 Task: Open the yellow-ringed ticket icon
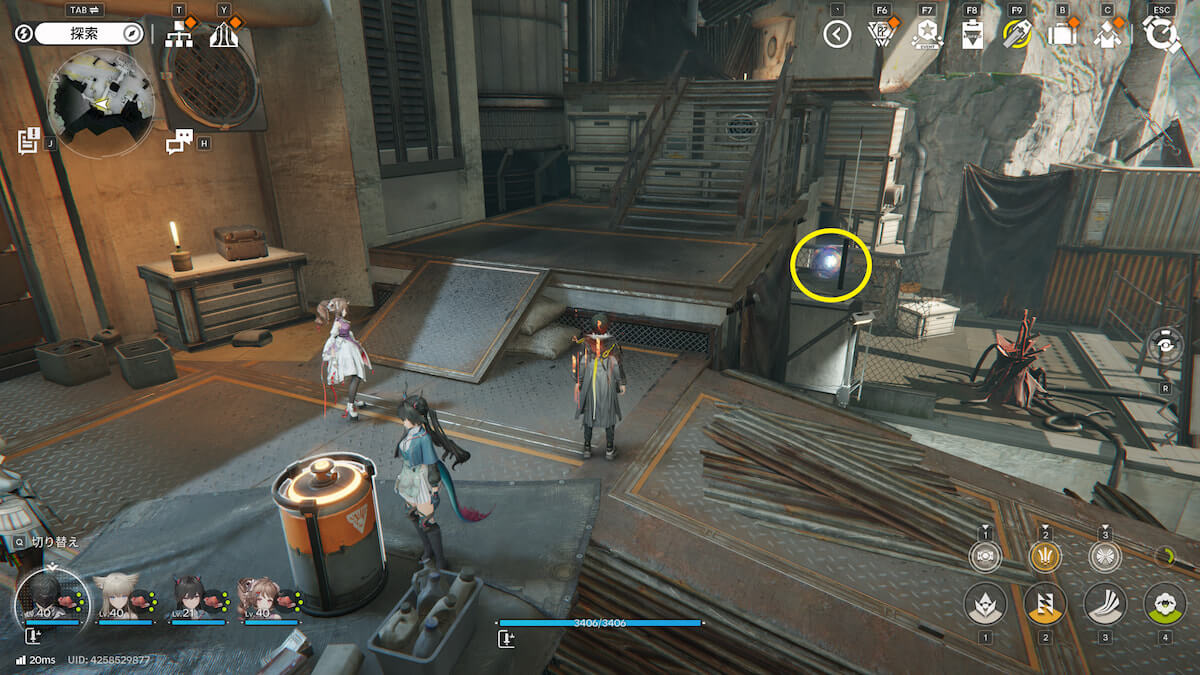(x=1017, y=35)
